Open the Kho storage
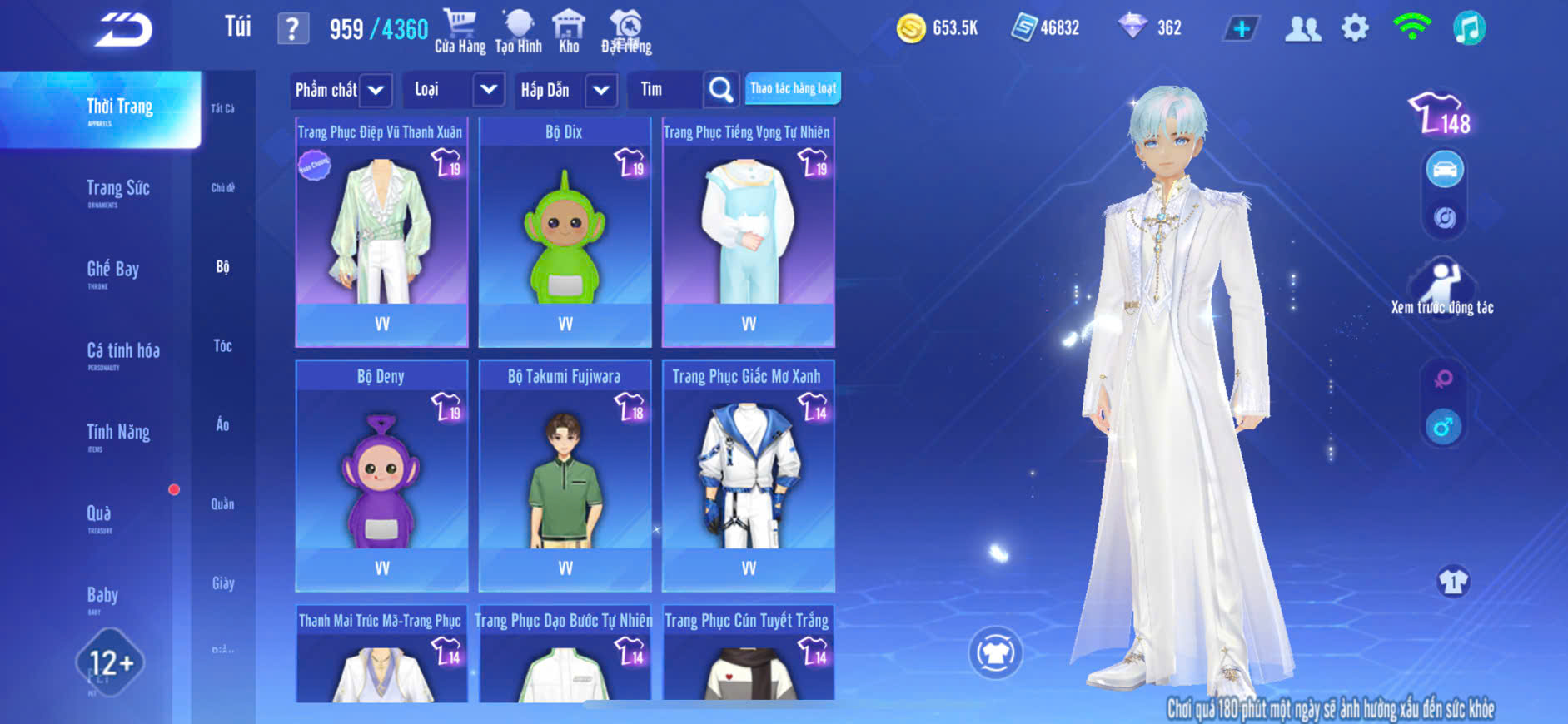1568x724 pixels. coord(569,32)
